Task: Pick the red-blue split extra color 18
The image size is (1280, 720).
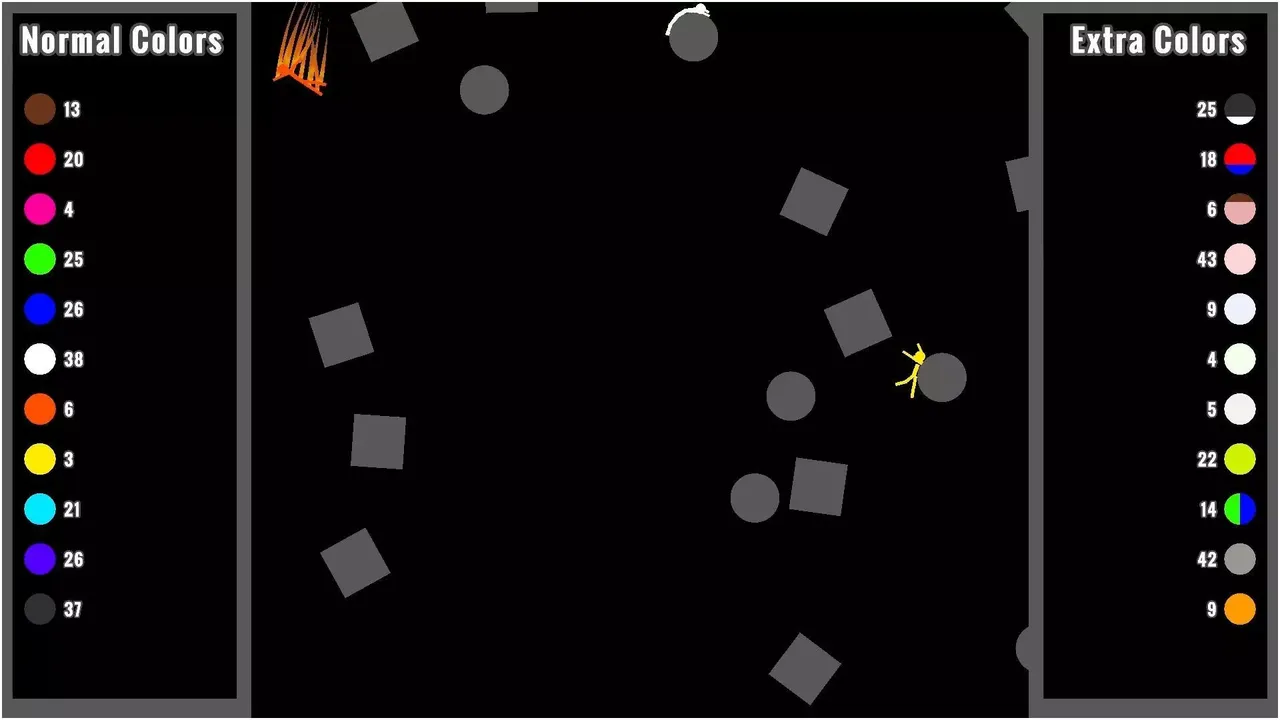Action: click(x=1238, y=160)
